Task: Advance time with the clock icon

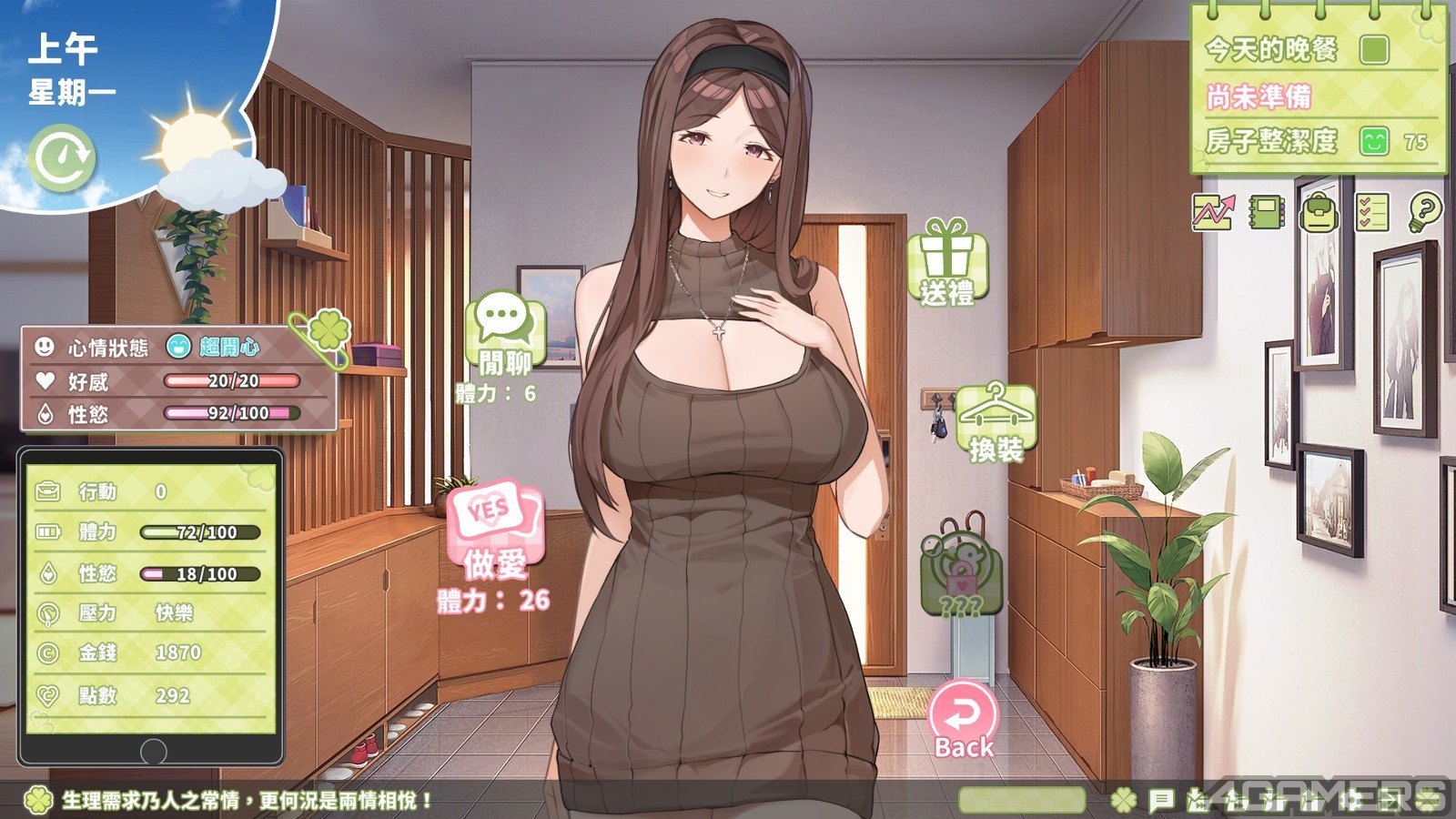Action: pos(62,157)
